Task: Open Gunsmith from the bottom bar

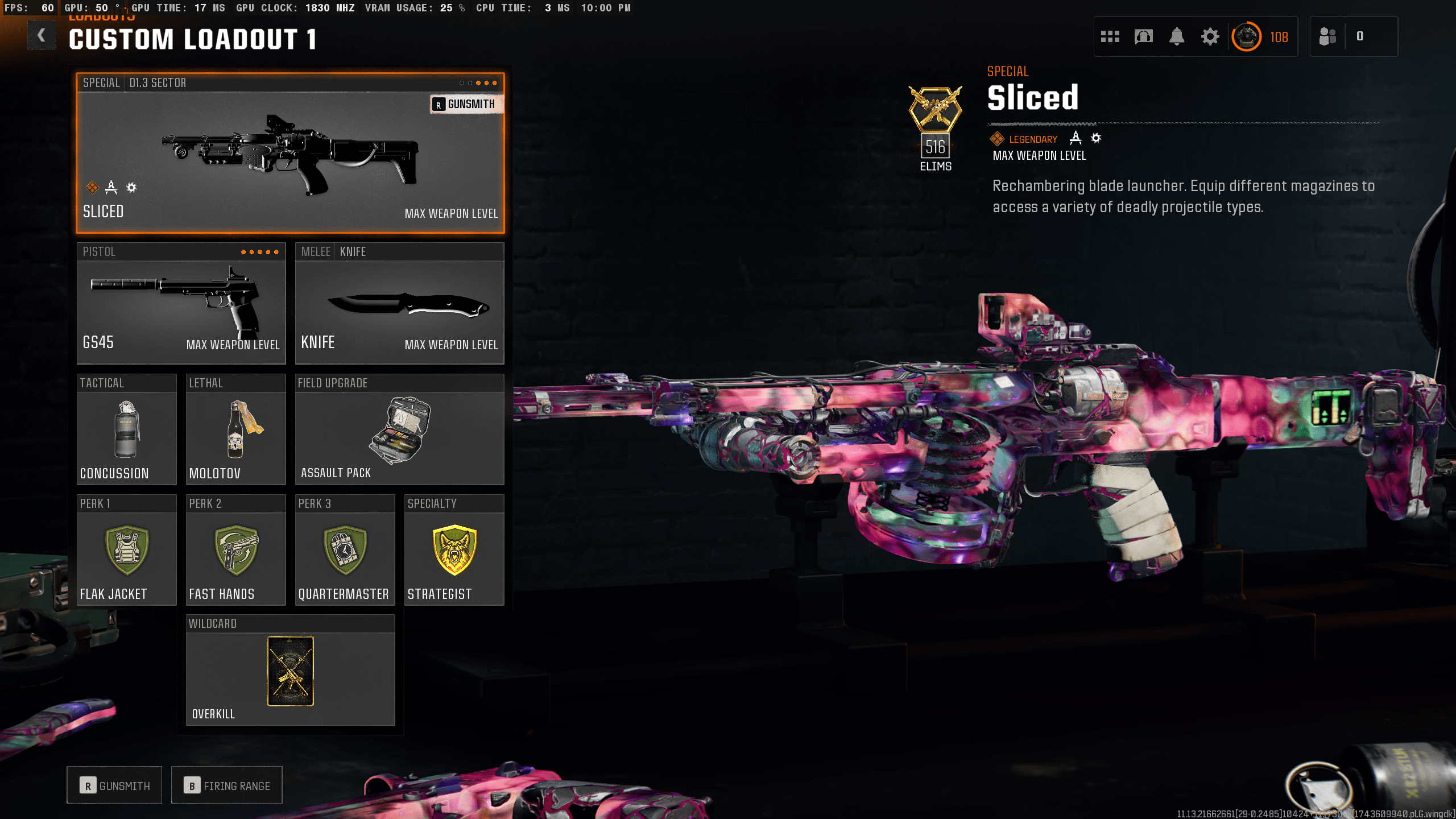Action: click(114, 785)
